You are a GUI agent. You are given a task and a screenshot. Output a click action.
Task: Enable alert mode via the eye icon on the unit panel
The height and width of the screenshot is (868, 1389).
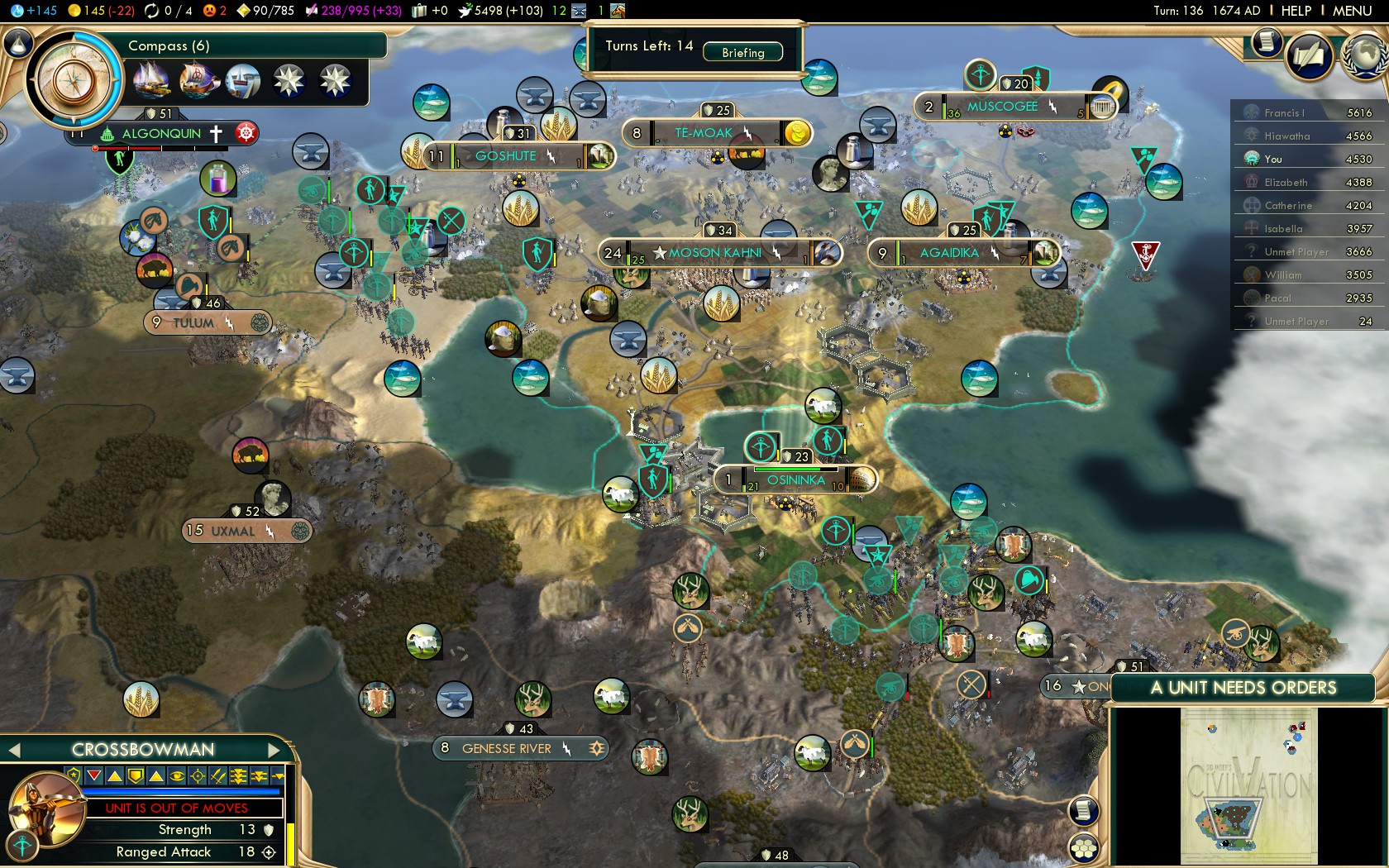point(176,776)
